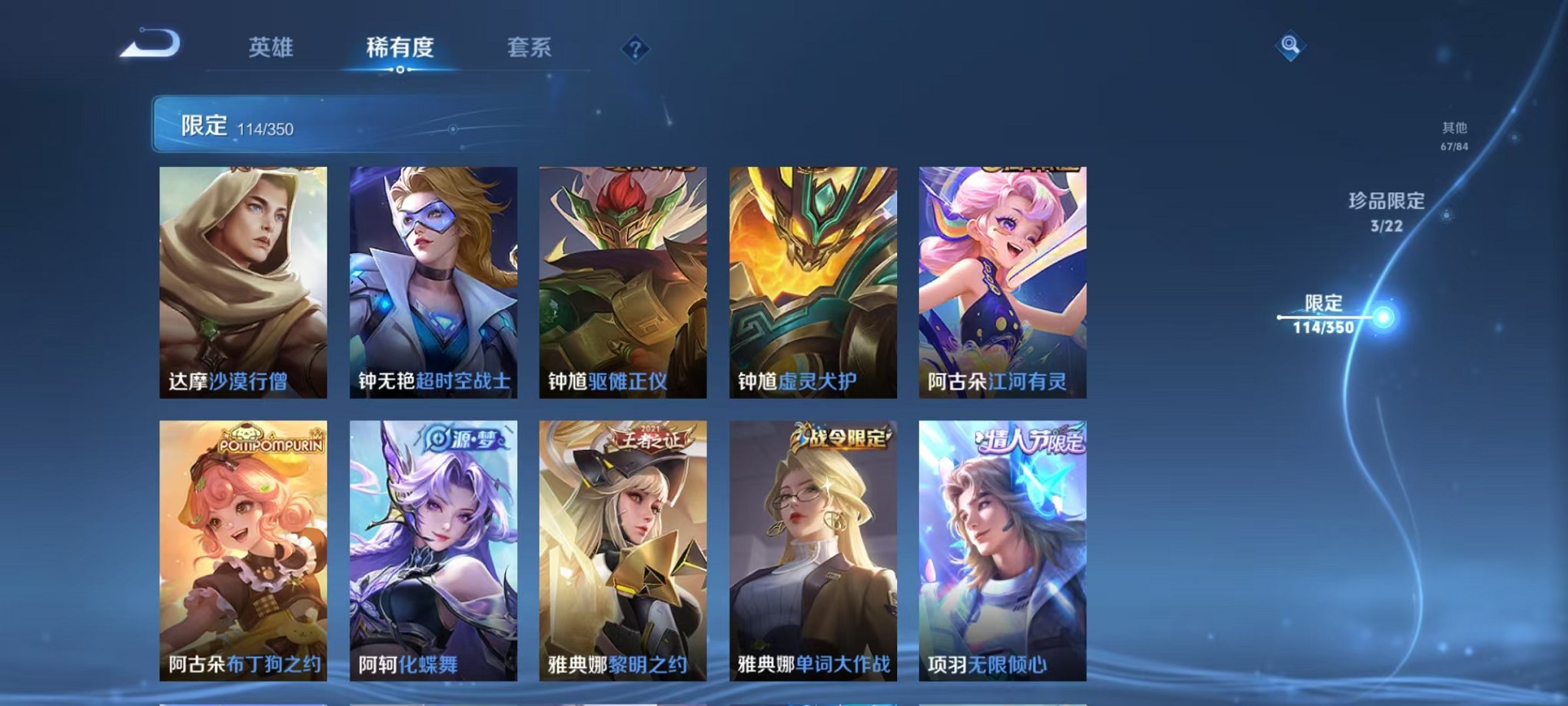This screenshot has height=706, width=1568.
Task: Select the 稀有度 tab
Action: pos(399,48)
